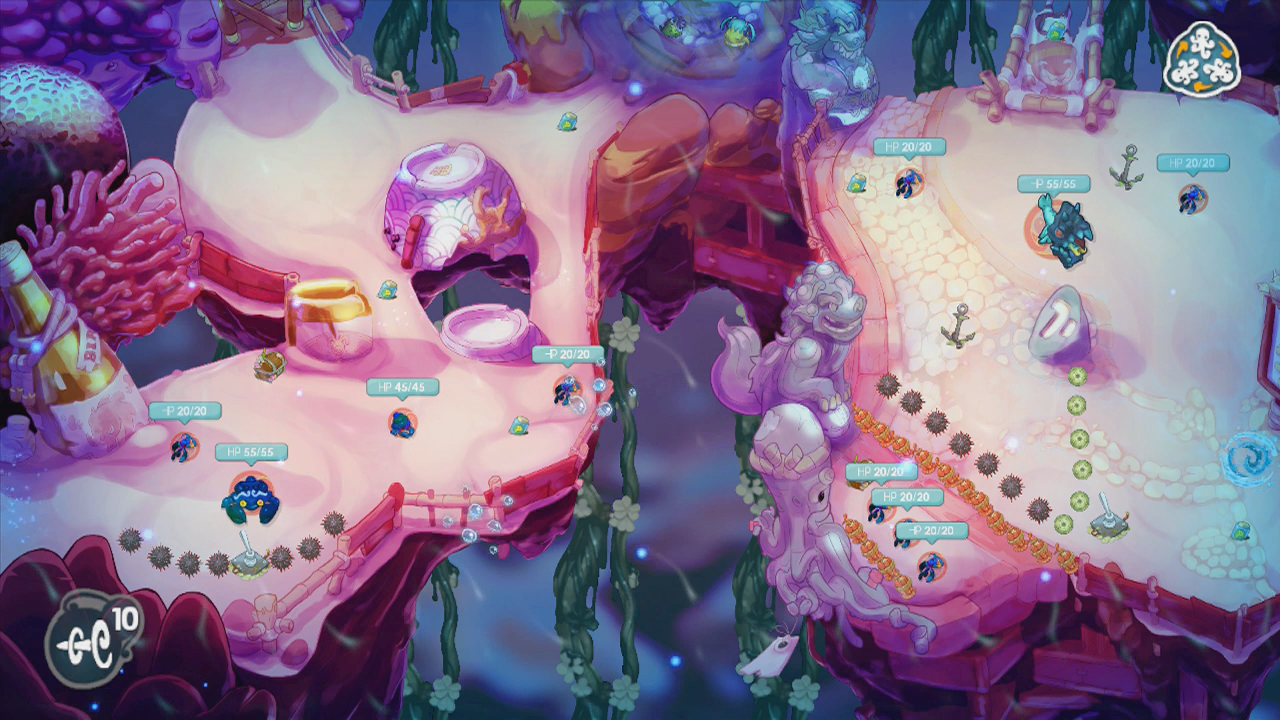The height and width of the screenshot is (720, 1280).
Task: Click the whirlpool on the right edge
Action: click(x=1247, y=455)
